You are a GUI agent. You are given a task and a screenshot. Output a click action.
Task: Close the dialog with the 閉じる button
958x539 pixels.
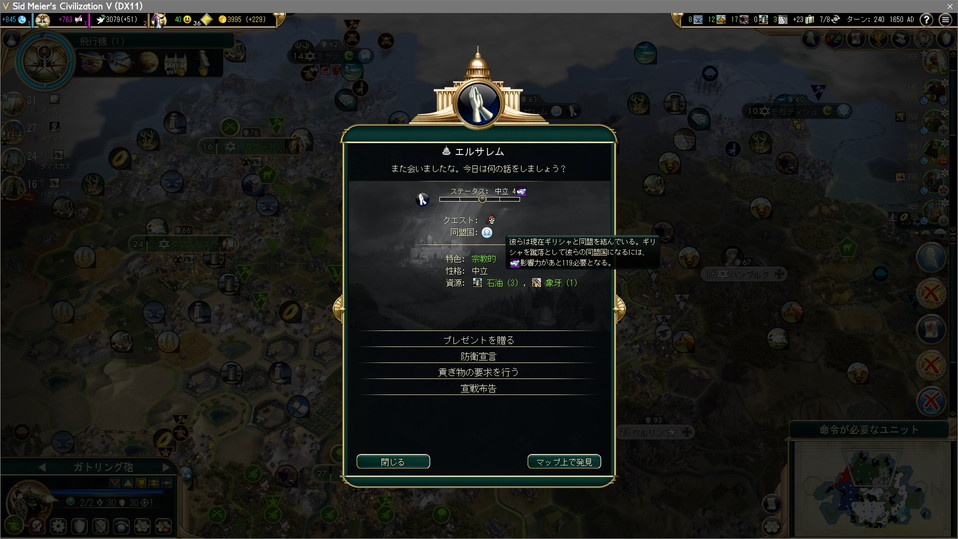[x=393, y=462]
